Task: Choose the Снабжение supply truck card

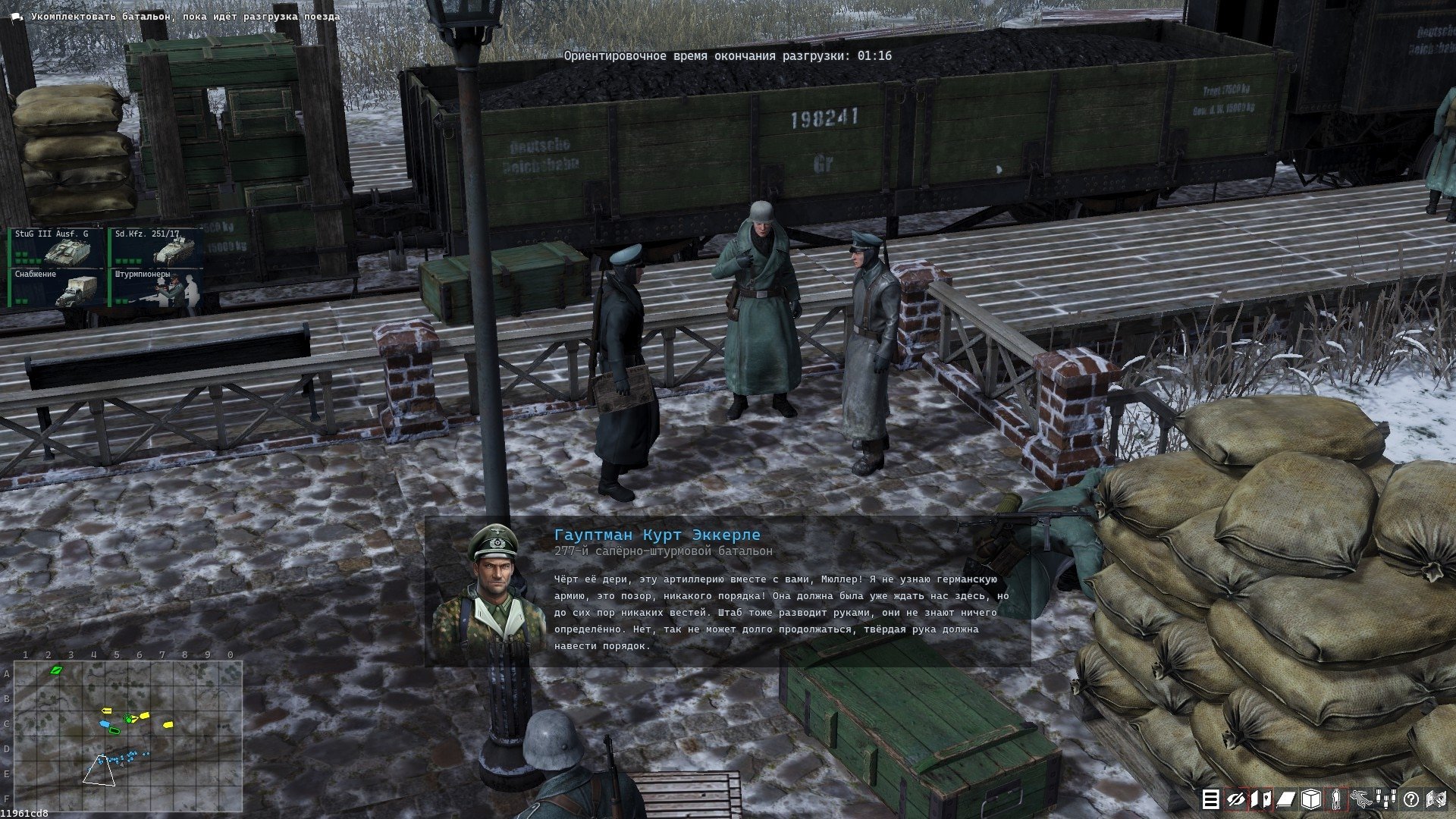Action: (57, 288)
